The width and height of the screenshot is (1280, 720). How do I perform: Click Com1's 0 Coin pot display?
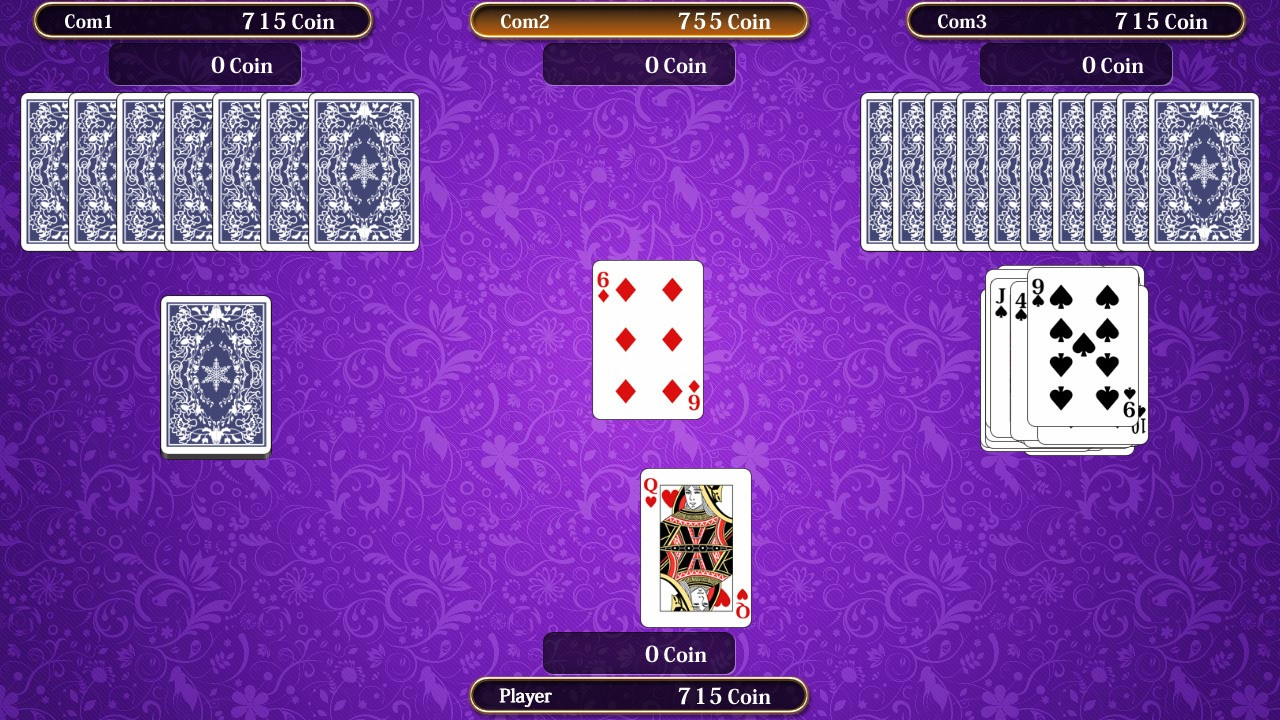(203, 64)
